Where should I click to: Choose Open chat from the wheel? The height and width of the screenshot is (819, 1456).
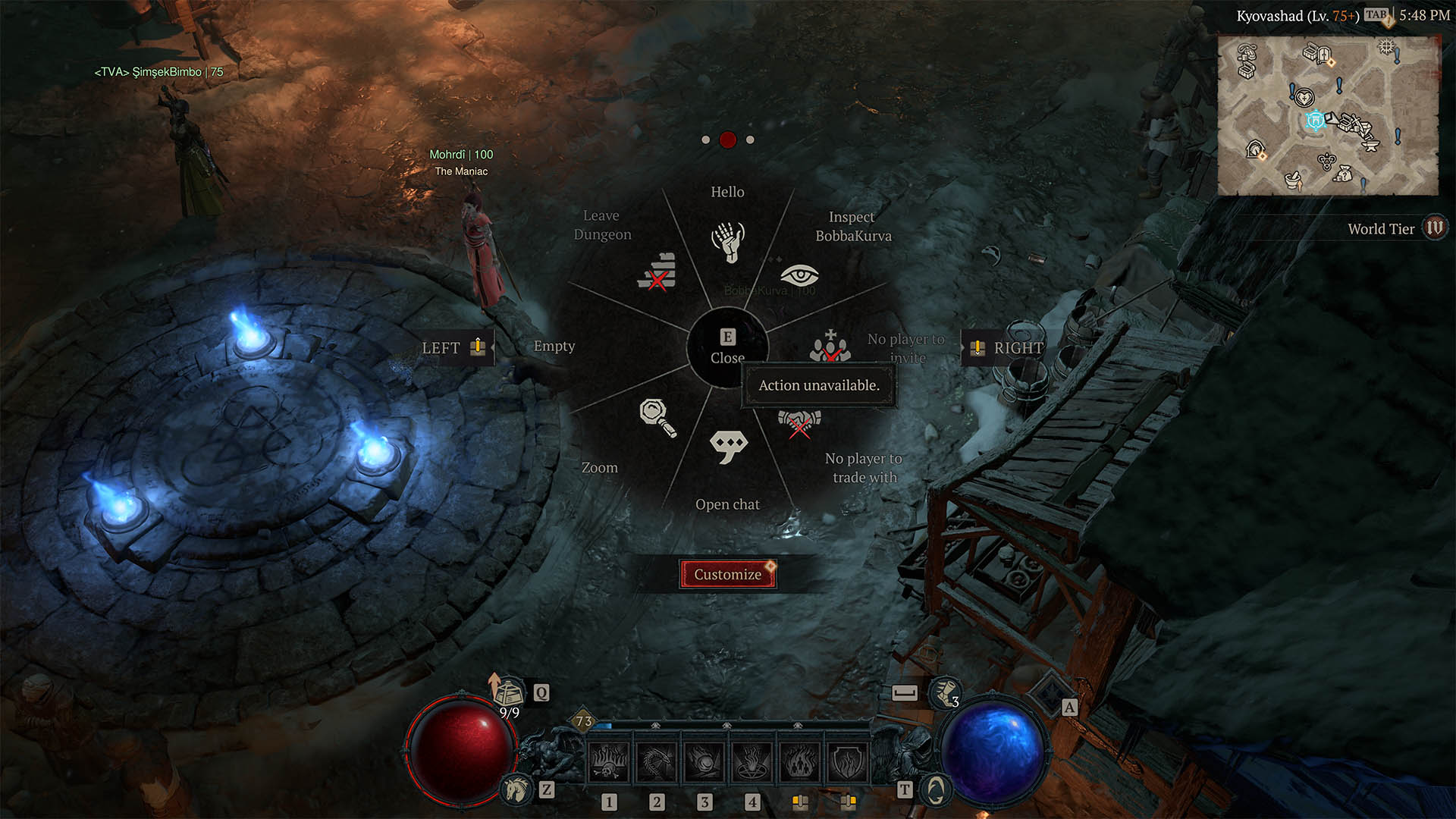[728, 447]
